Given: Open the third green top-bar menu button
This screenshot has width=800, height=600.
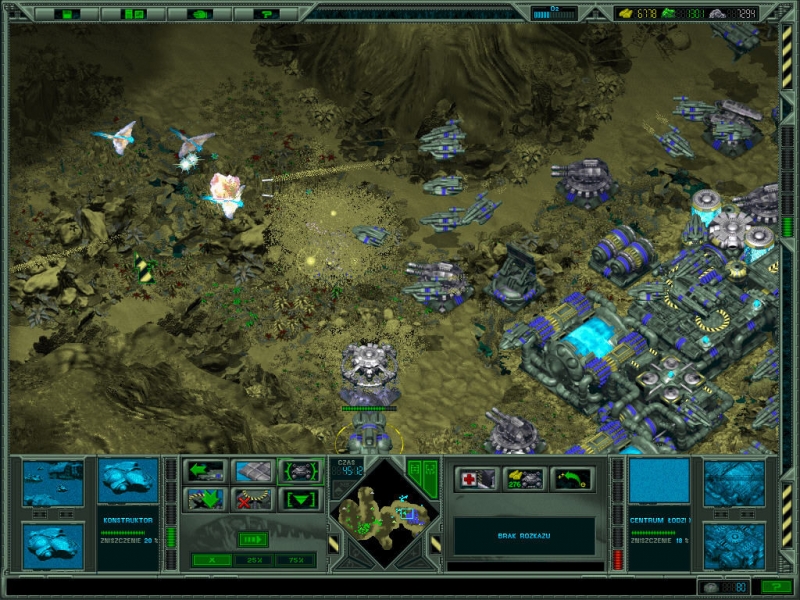Looking at the screenshot, I should [x=200, y=14].
